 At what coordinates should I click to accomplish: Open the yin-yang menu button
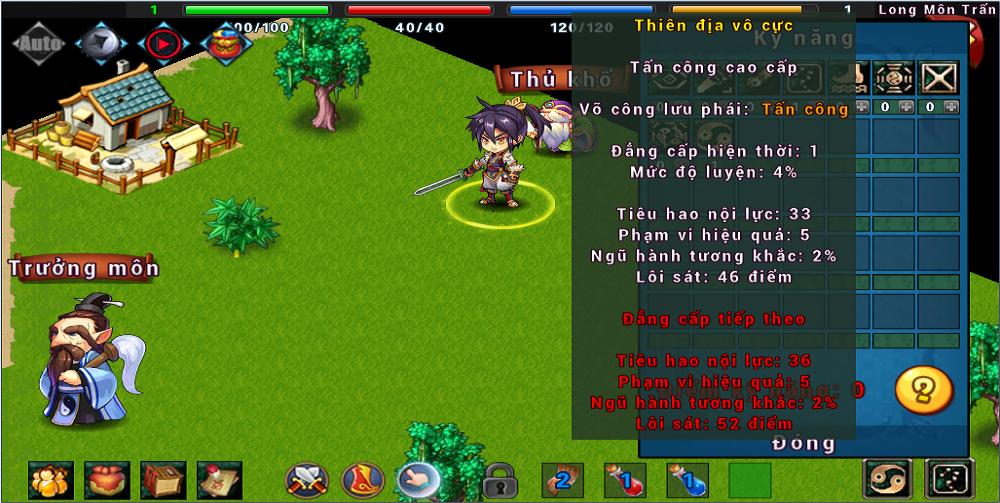coord(887,480)
